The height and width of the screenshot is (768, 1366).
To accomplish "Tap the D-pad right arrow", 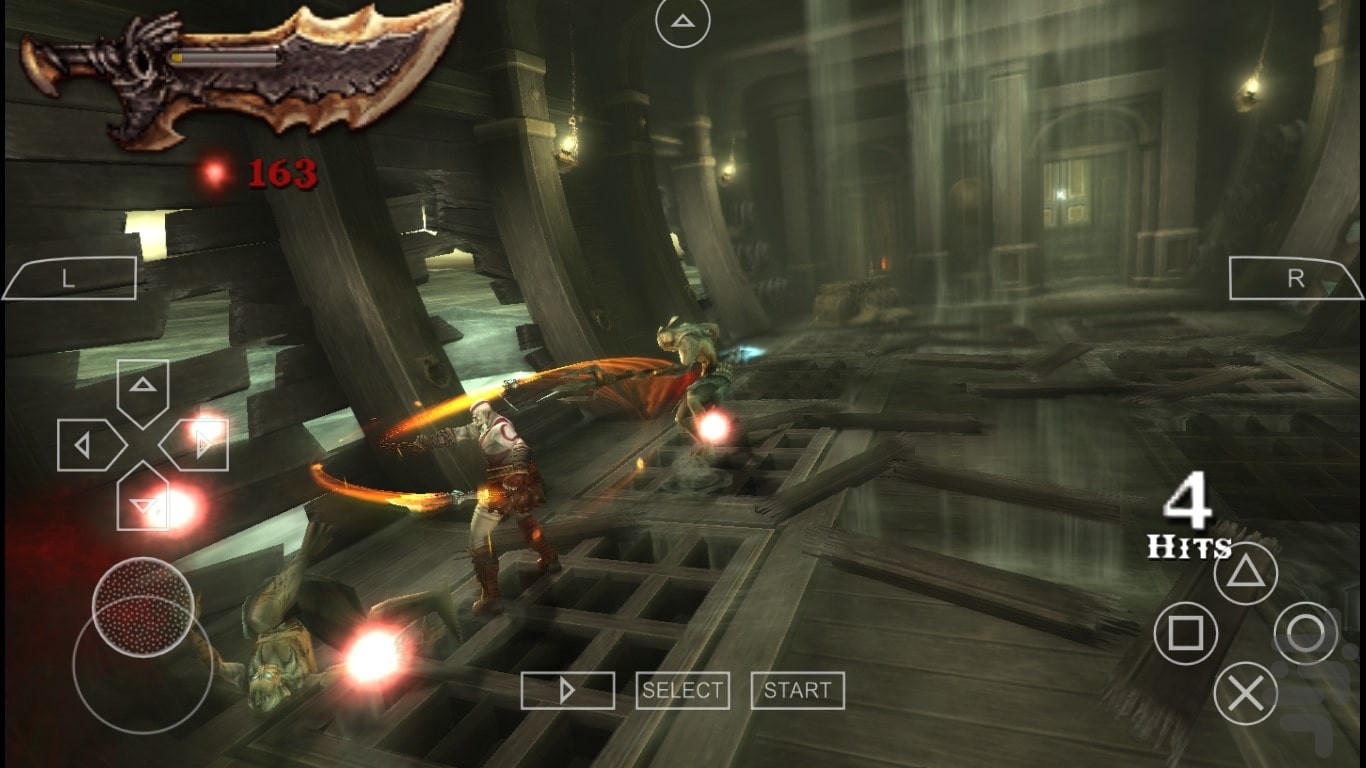I will (202, 445).
